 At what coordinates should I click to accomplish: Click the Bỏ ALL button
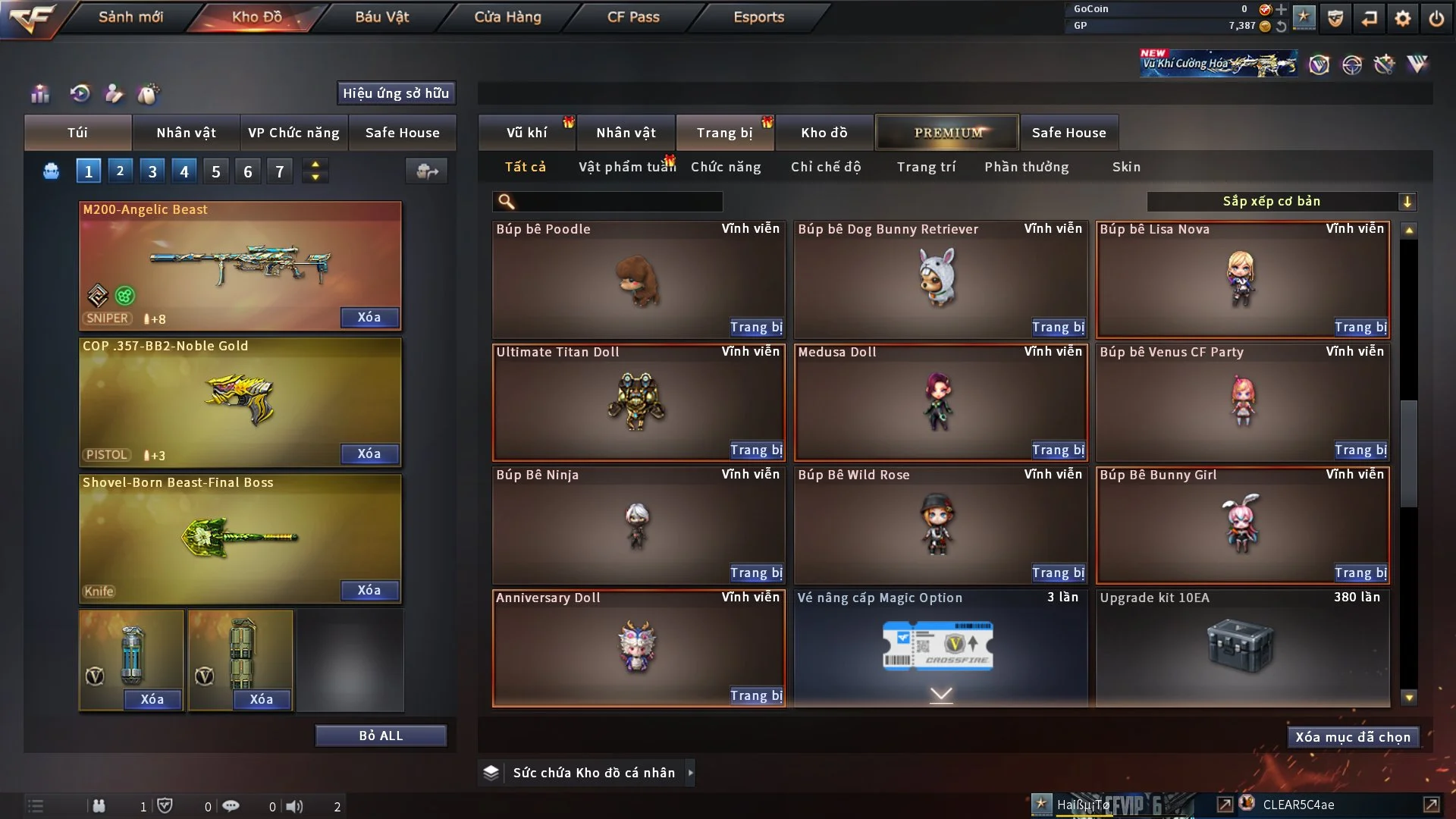point(381,736)
